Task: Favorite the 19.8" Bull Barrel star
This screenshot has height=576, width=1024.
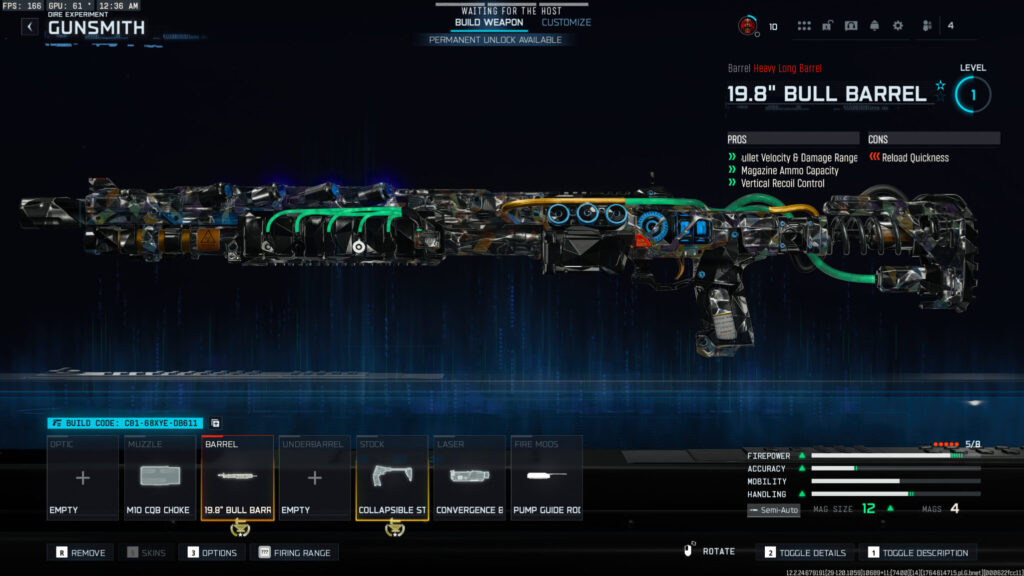Action: pyautogui.click(x=940, y=87)
